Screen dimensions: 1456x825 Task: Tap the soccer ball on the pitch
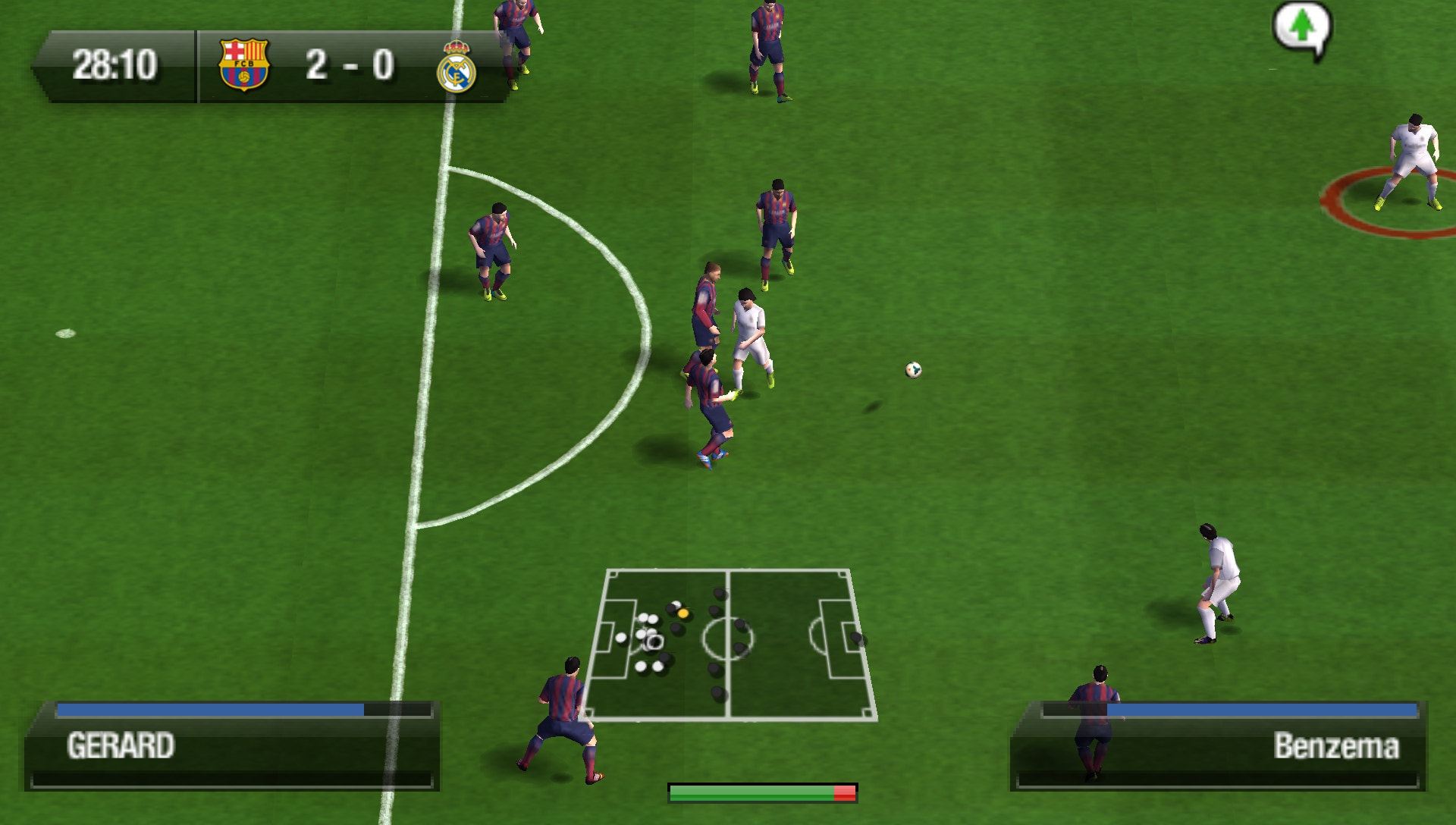913,369
